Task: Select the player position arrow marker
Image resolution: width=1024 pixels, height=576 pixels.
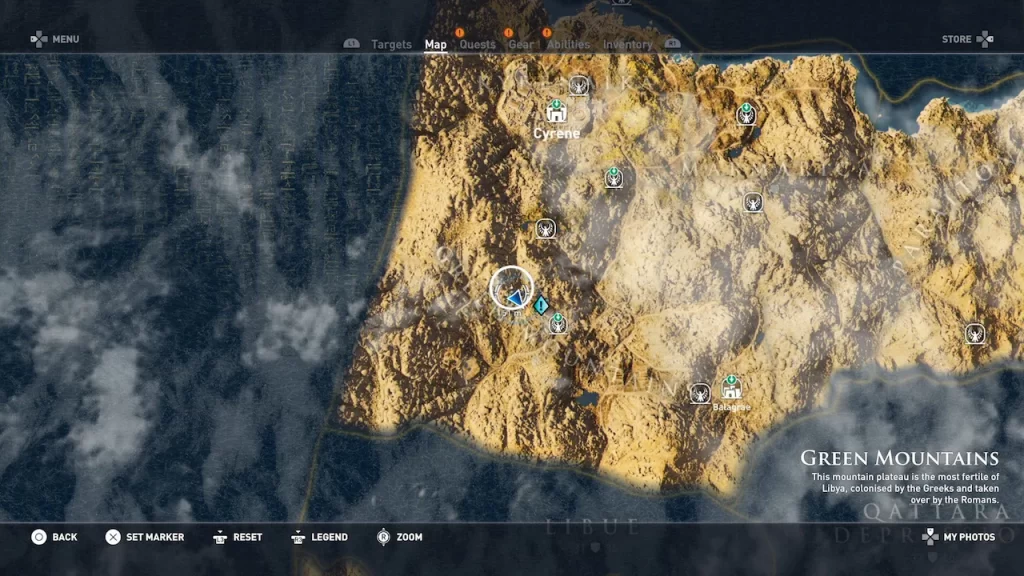Action: click(x=514, y=295)
